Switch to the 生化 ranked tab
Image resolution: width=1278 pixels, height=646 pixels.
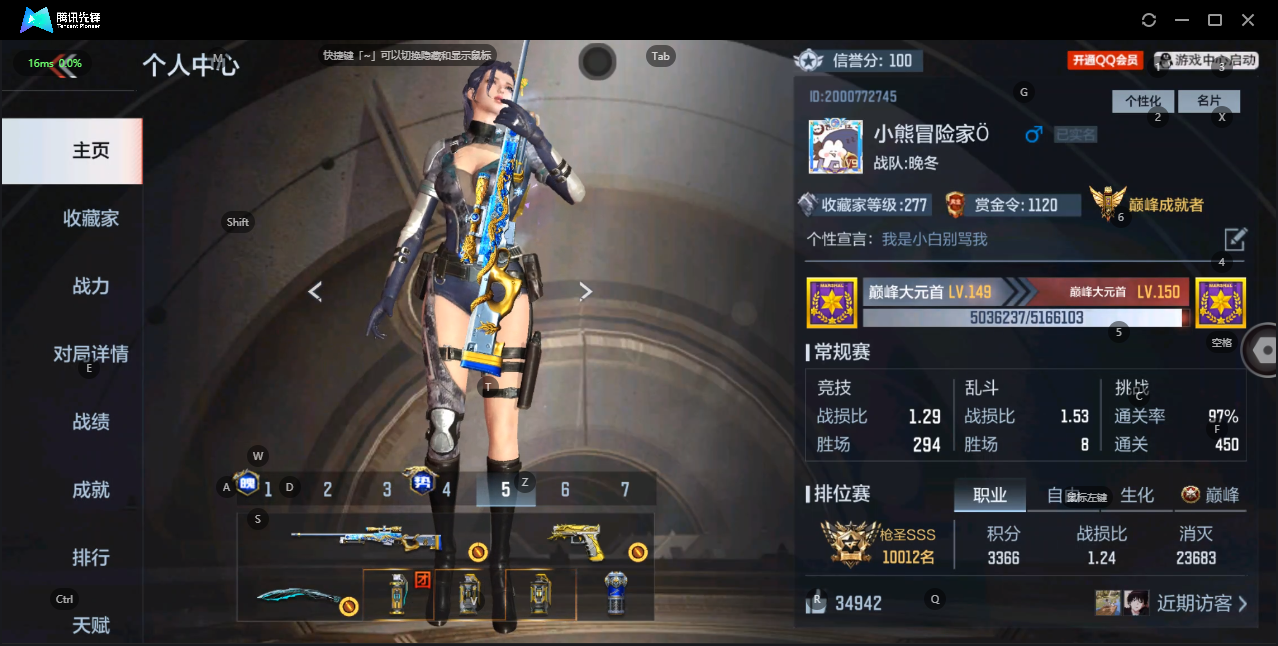pos(1137,495)
